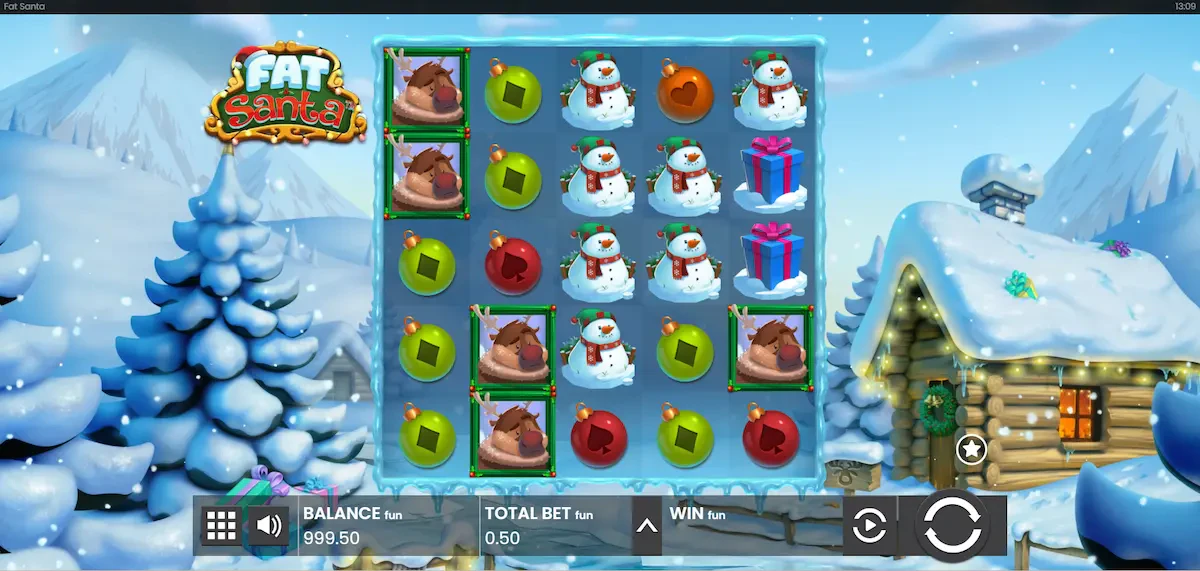
Task: Start autoplay with the small play button
Action: (x=868, y=525)
